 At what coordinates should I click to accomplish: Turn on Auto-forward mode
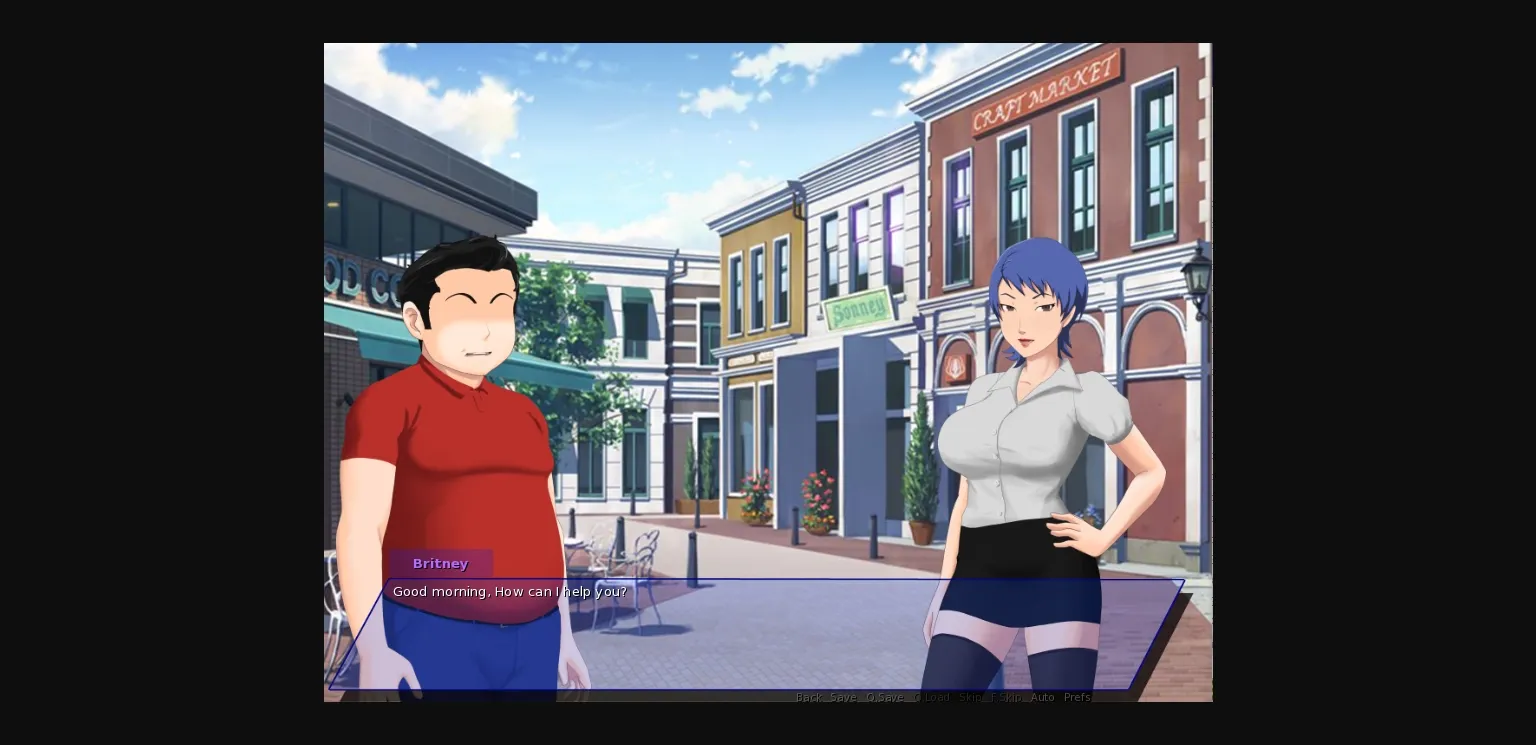point(1042,697)
